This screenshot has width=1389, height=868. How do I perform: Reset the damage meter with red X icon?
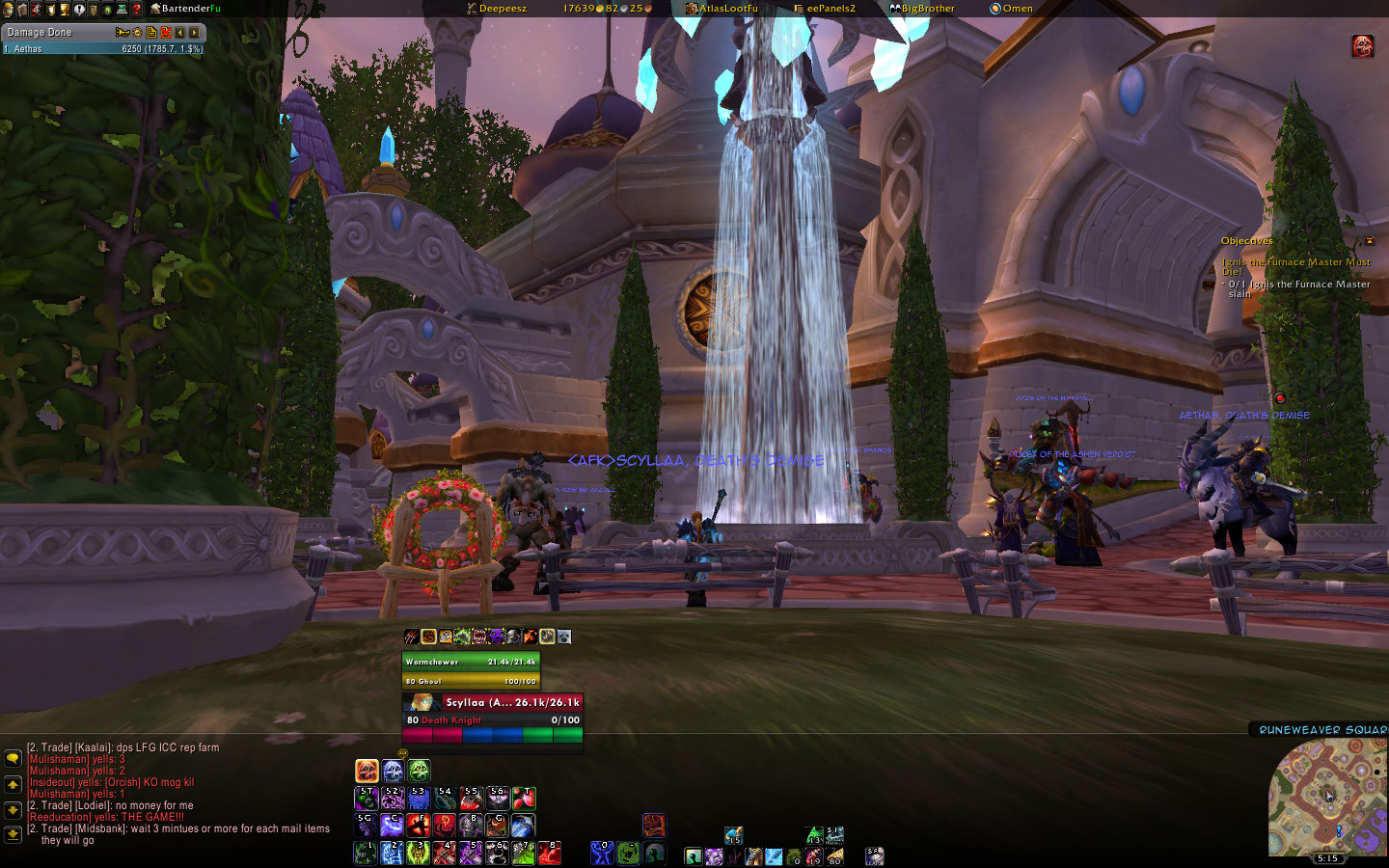tap(166, 32)
